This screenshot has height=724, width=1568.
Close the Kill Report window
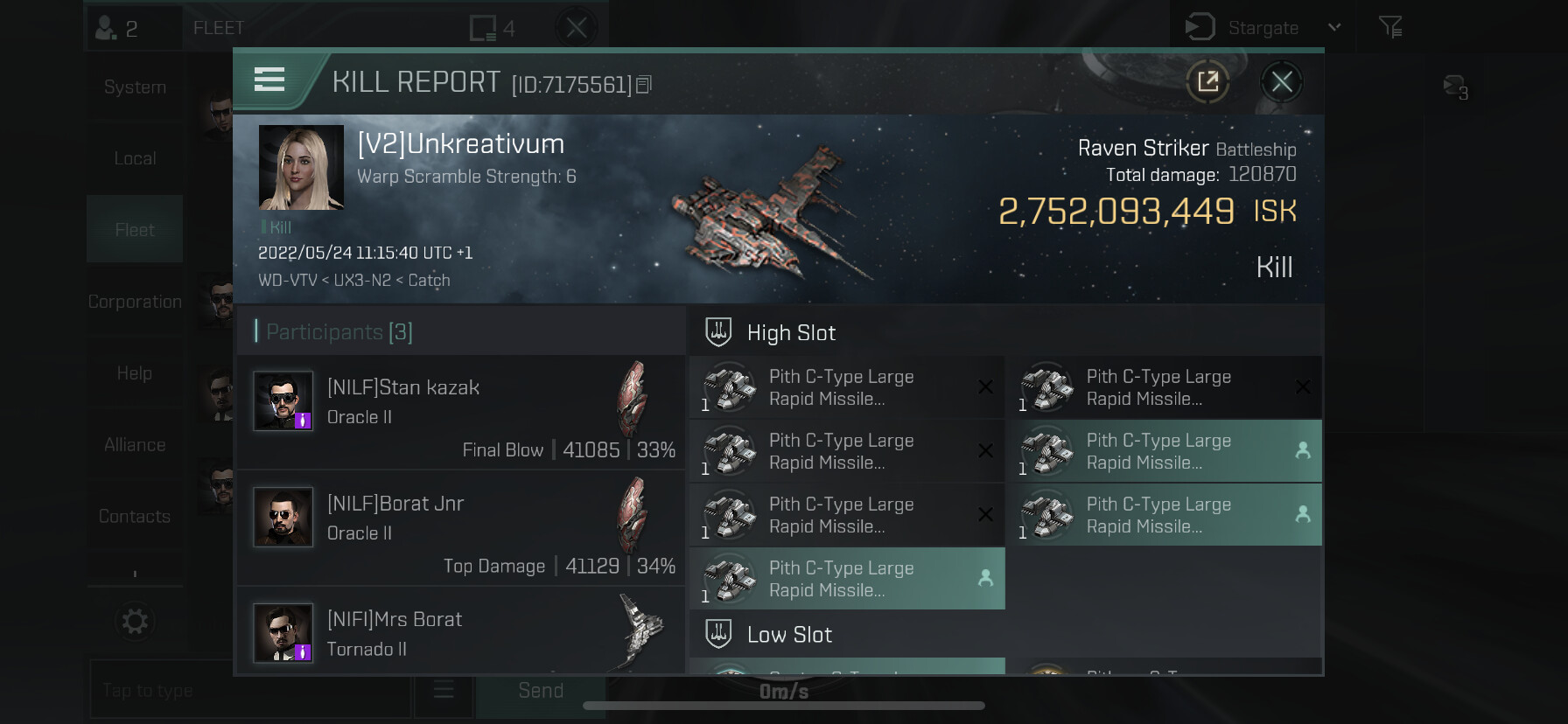pyautogui.click(x=1281, y=82)
